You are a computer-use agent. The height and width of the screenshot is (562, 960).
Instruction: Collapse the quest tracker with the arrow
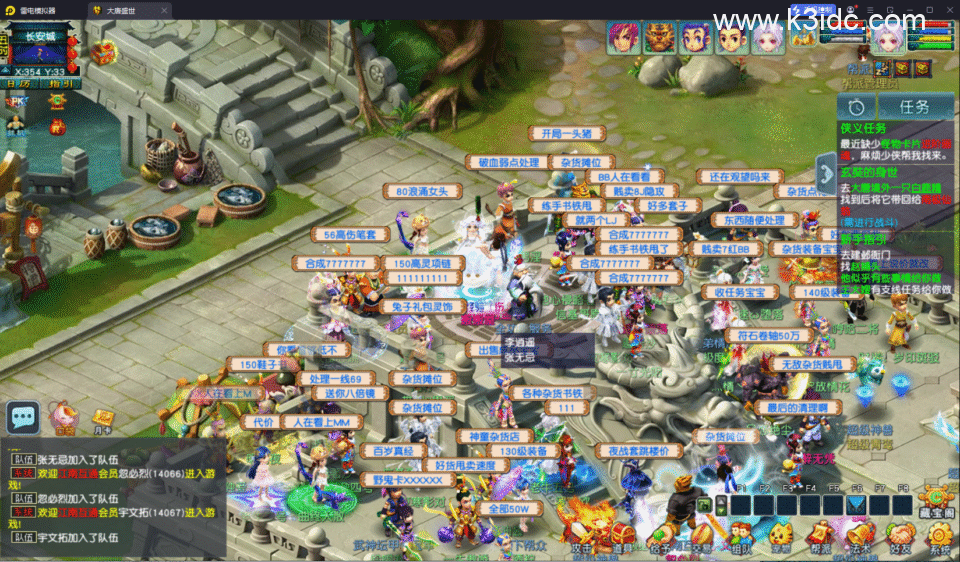coord(825,171)
